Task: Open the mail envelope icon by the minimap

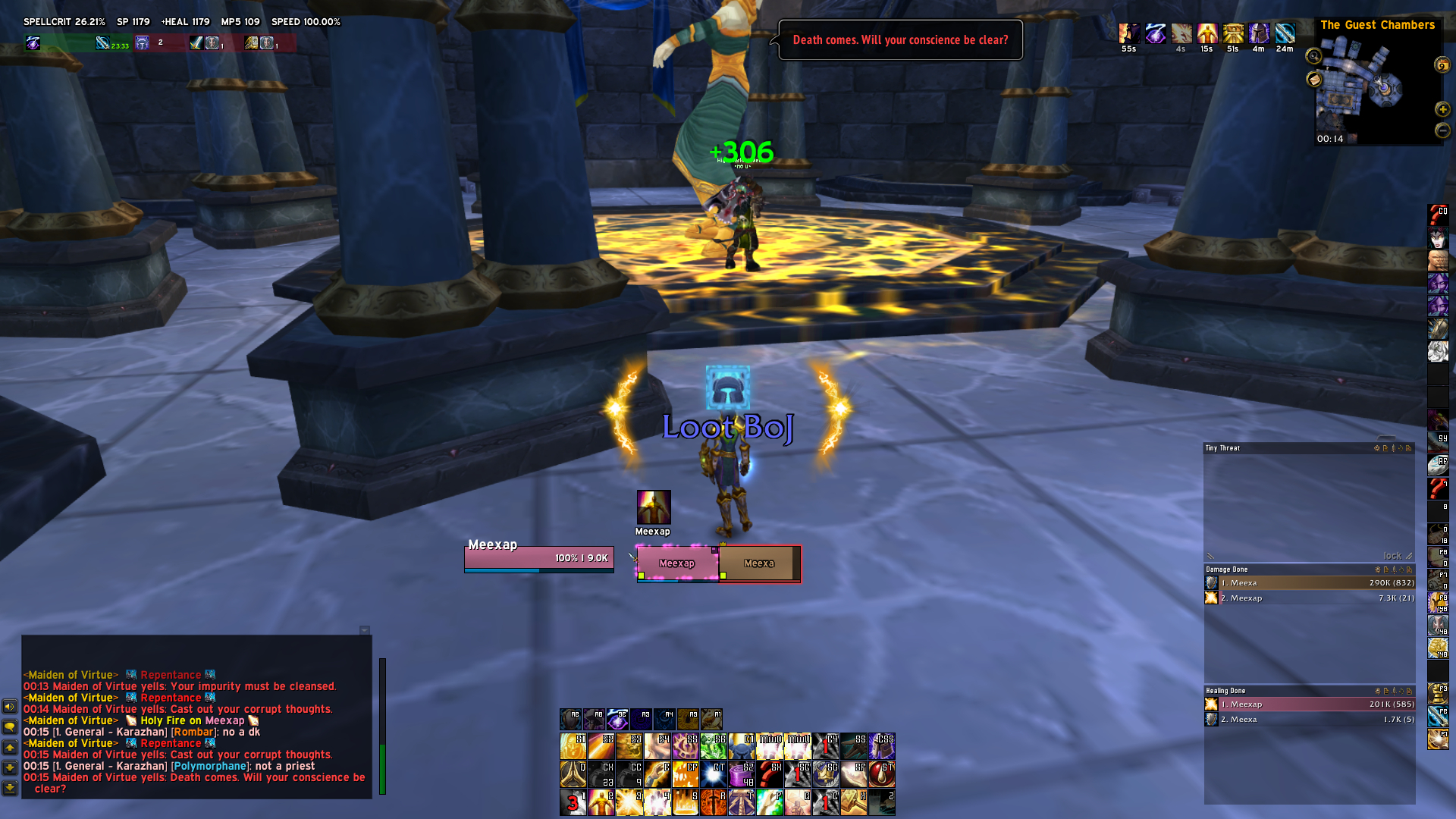Action: click(1314, 80)
